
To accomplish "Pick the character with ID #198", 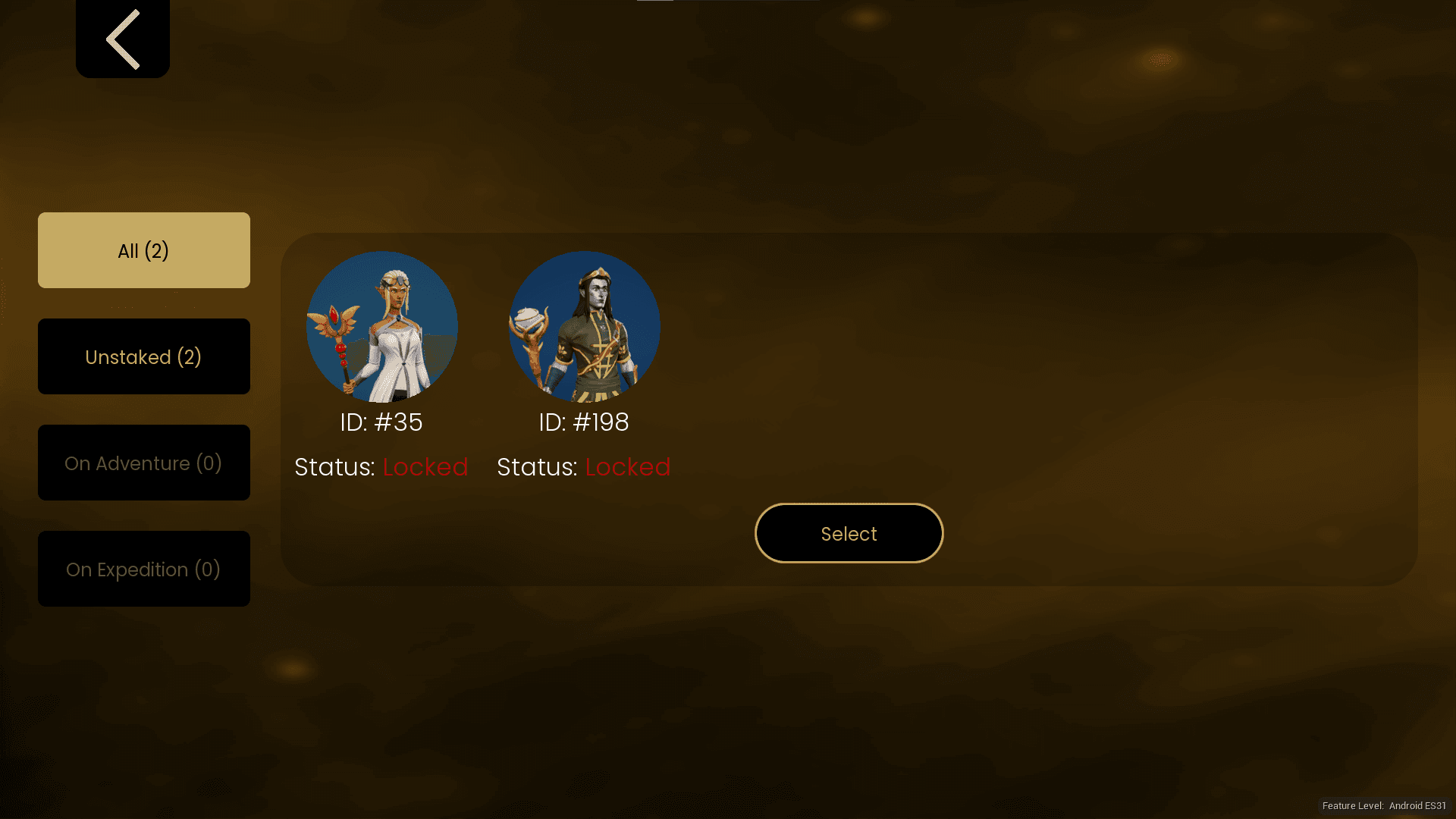I will click(584, 327).
